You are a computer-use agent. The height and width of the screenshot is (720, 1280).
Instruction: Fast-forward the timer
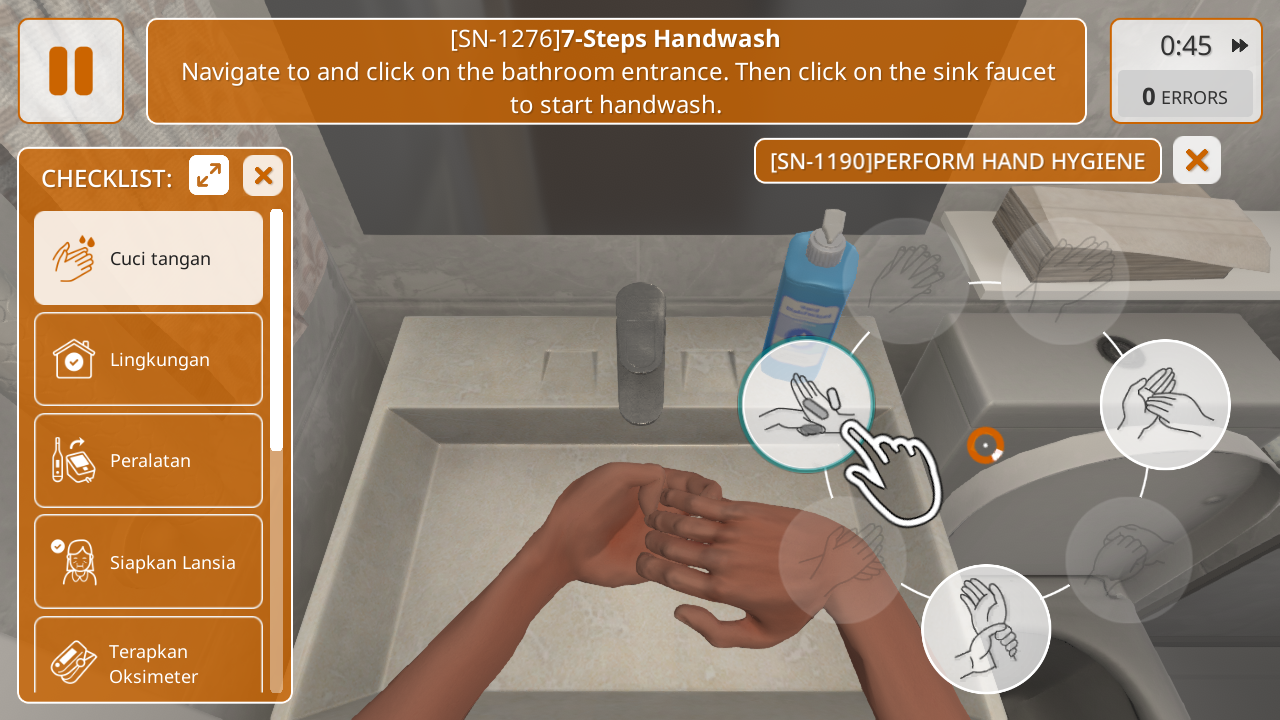coord(1240,45)
